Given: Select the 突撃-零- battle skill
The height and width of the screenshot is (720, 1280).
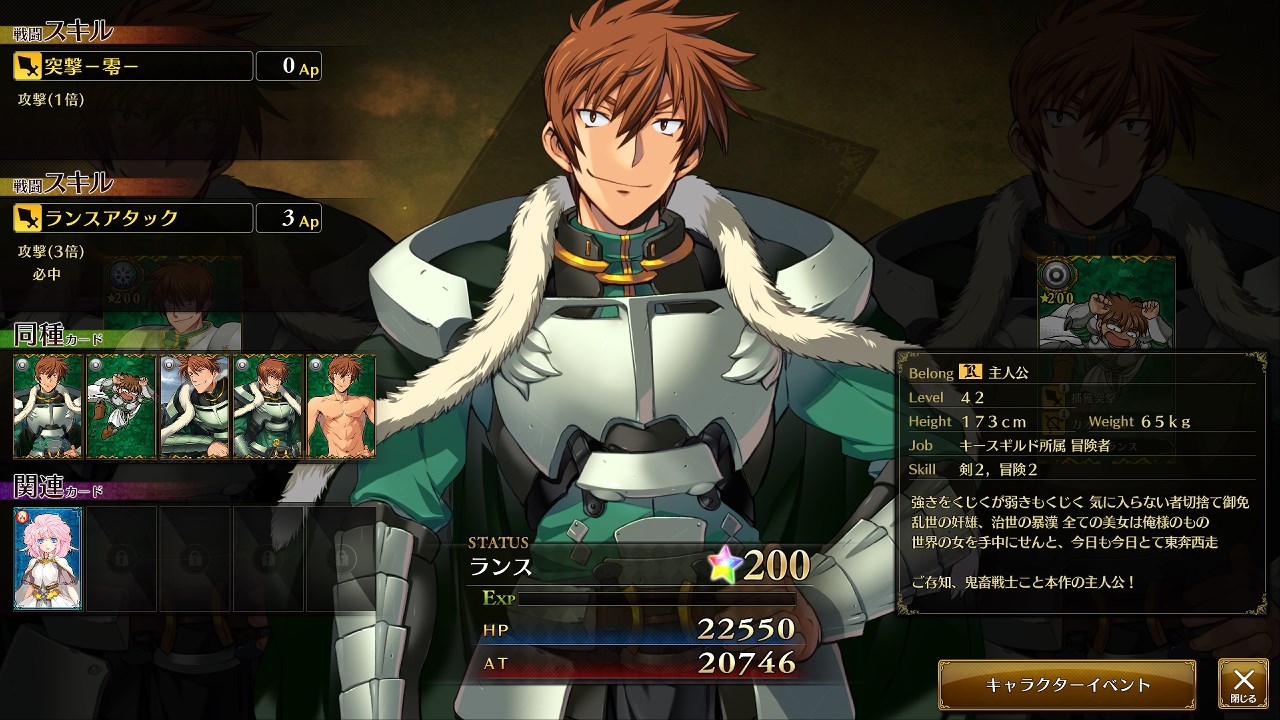Looking at the screenshot, I should 133,66.
